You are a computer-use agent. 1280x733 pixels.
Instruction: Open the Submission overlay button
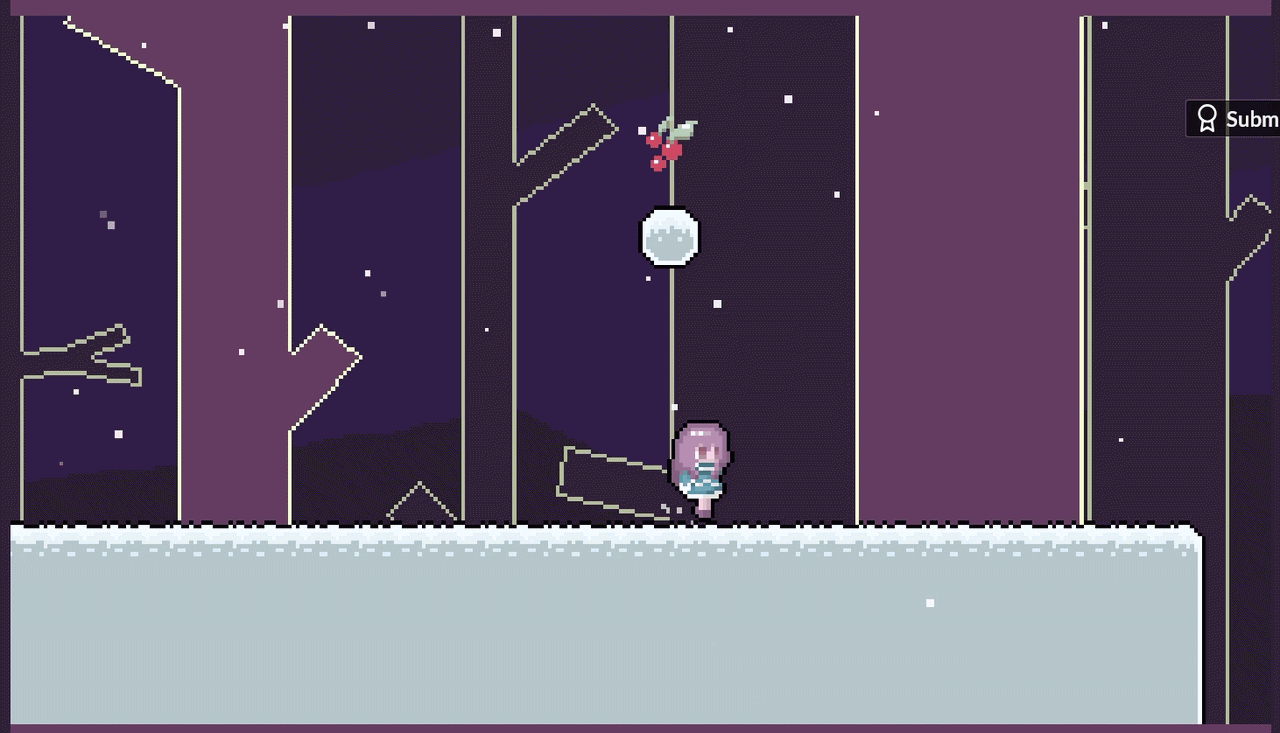pos(1240,118)
